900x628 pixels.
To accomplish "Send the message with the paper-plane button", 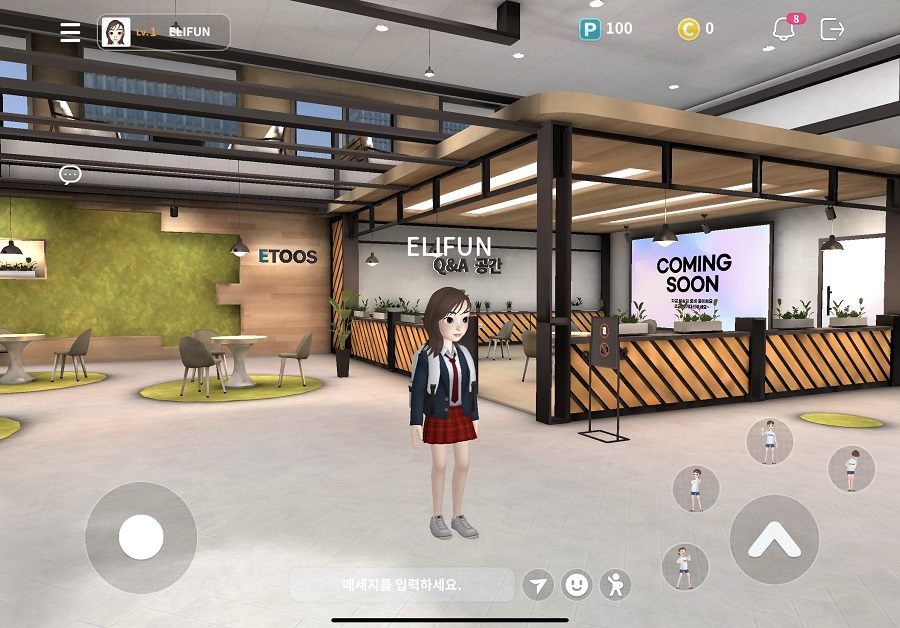I will click(x=538, y=585).
